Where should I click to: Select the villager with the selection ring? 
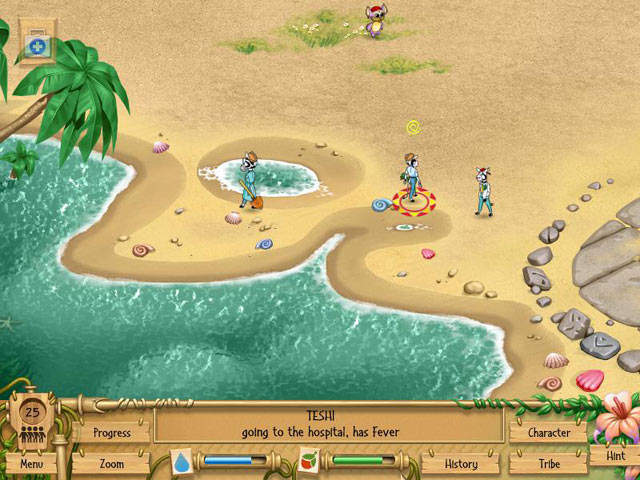(x=411, y=181)
